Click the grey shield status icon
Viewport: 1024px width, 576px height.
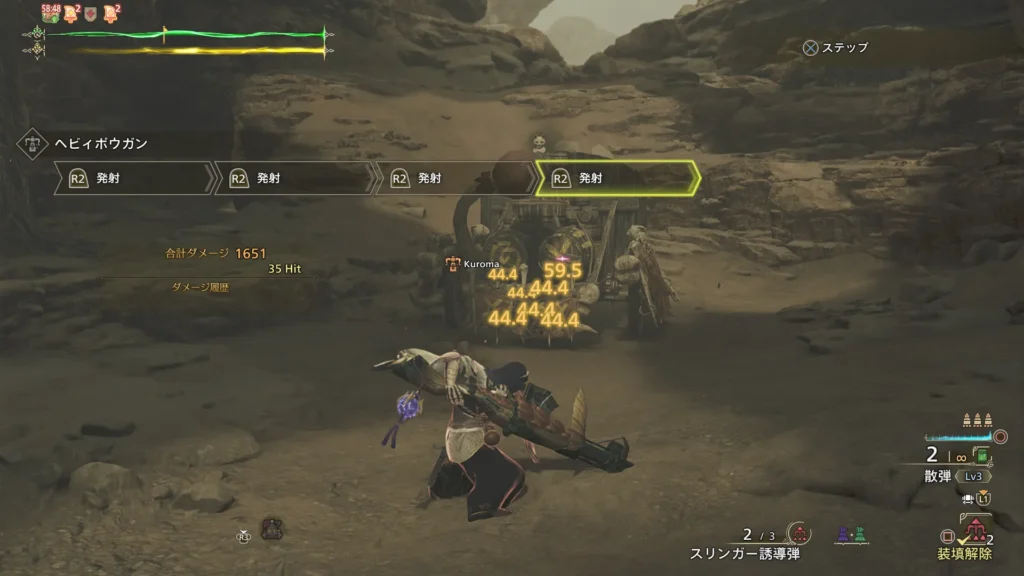90,13
